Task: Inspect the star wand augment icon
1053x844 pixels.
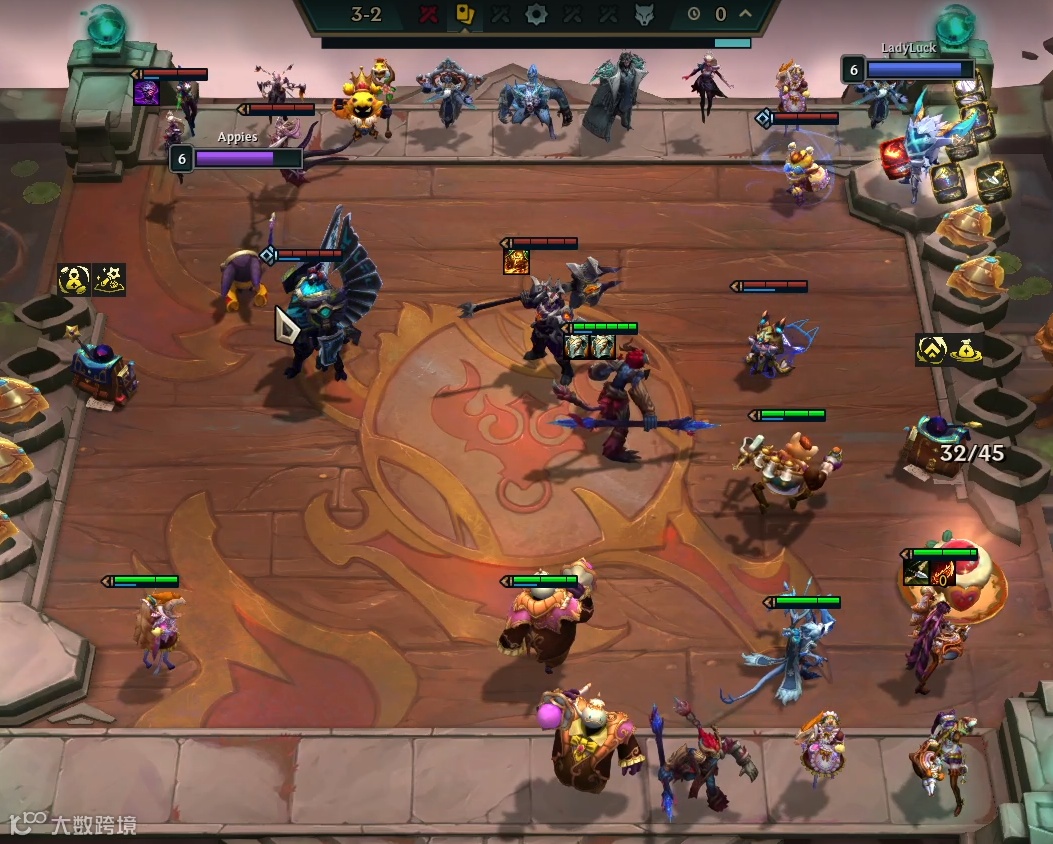Action: tap(109, 280)
